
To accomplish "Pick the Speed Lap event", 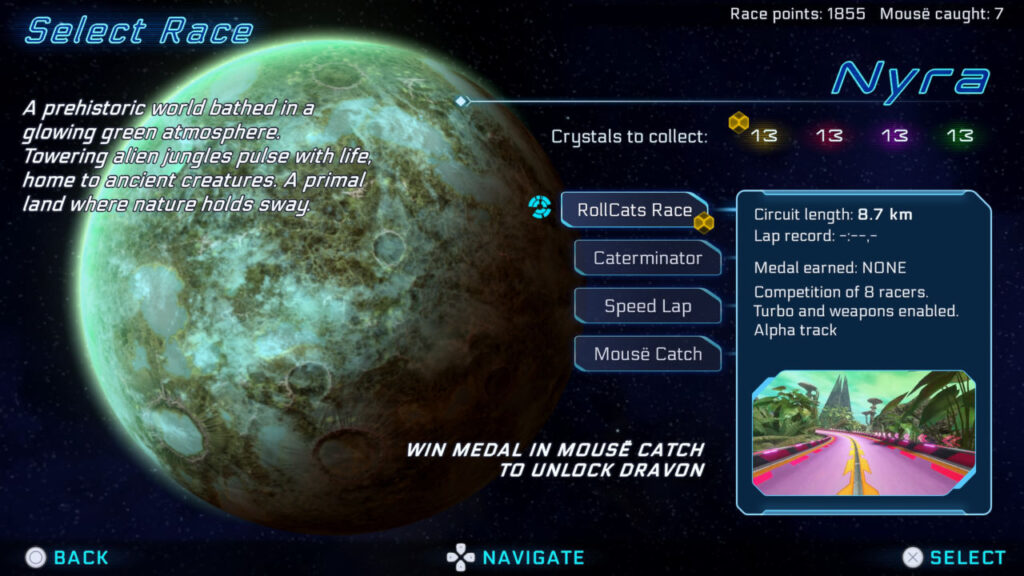I will pyautogui.click(x=647, y=306).
